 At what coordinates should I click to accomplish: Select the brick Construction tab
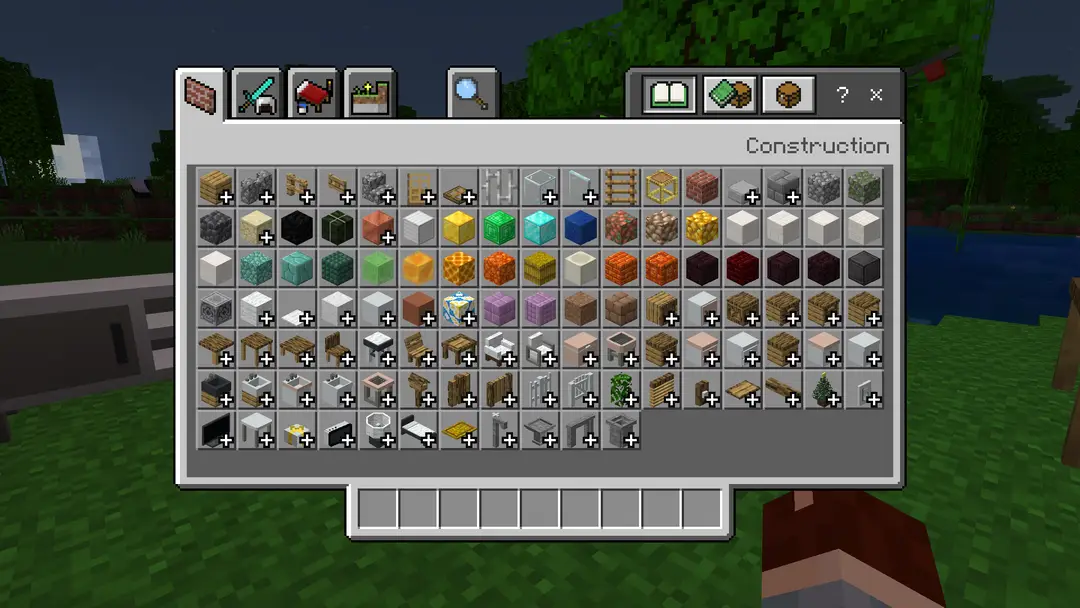click(x=201, y=95)
